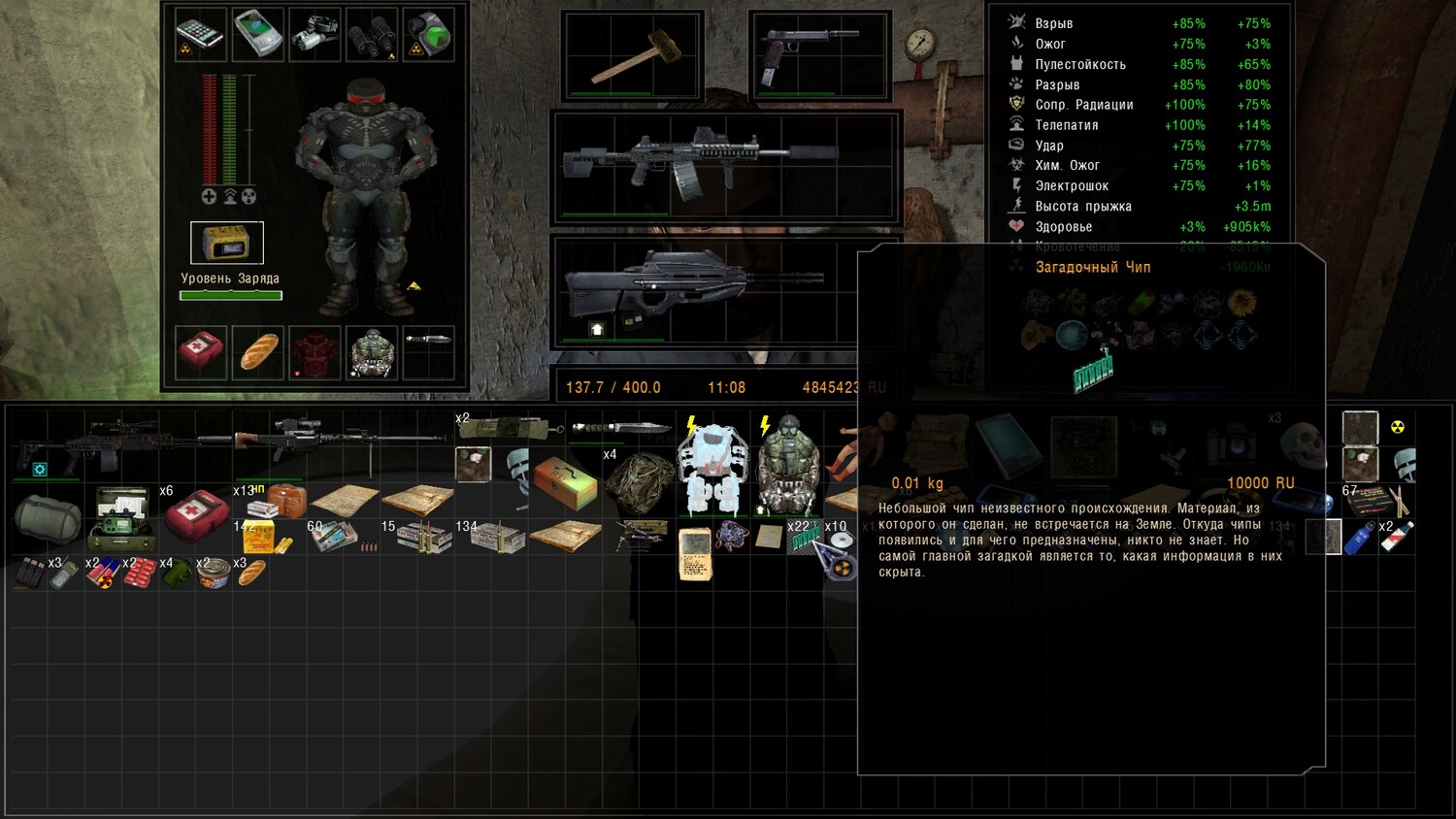Screen dimensions: 1456x819
Task: Click the rolled green sleeping bag
Action: click(48, 518)
